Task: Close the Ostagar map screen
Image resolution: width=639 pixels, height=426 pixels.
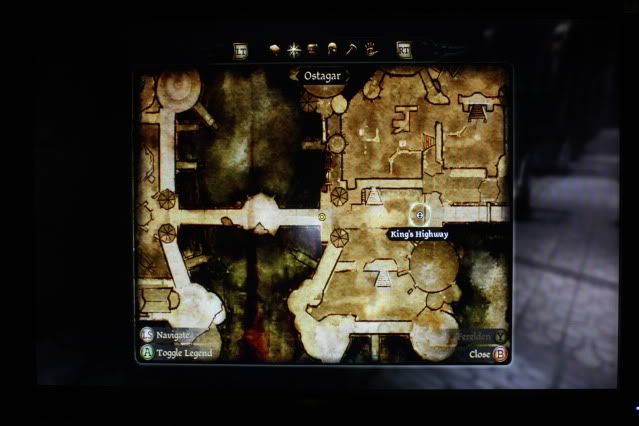Action: (x=500, y=354)
